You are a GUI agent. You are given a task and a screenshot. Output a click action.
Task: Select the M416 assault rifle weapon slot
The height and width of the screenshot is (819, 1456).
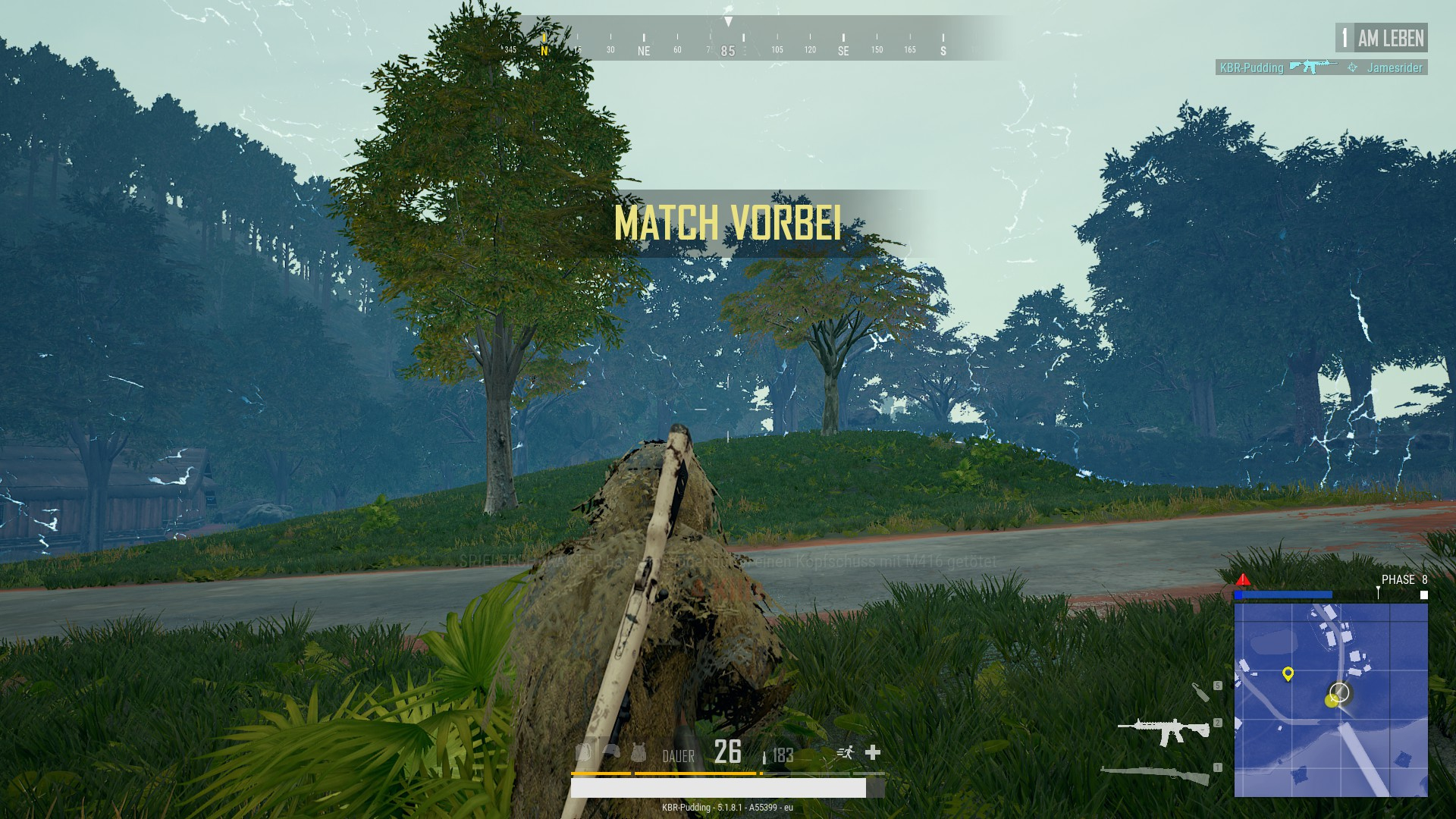(1163, 731)
